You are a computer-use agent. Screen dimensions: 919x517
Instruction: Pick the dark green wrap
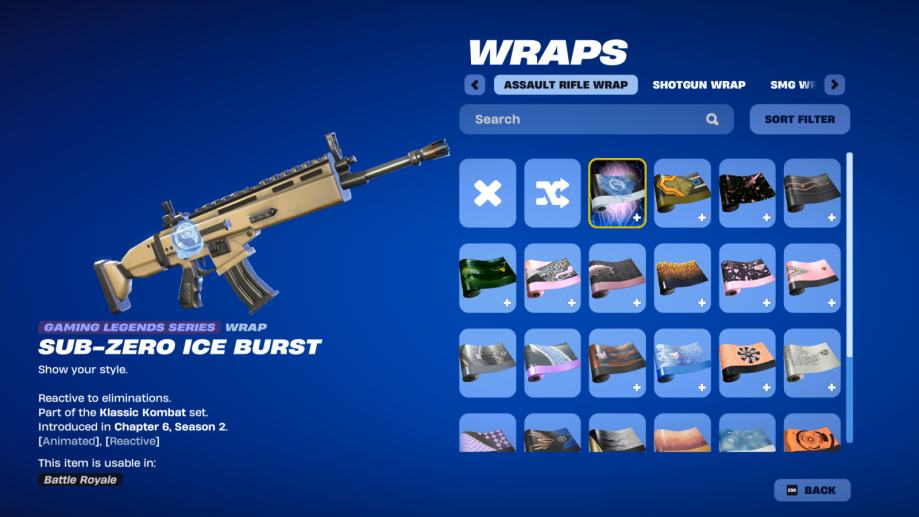click(488, 278)
